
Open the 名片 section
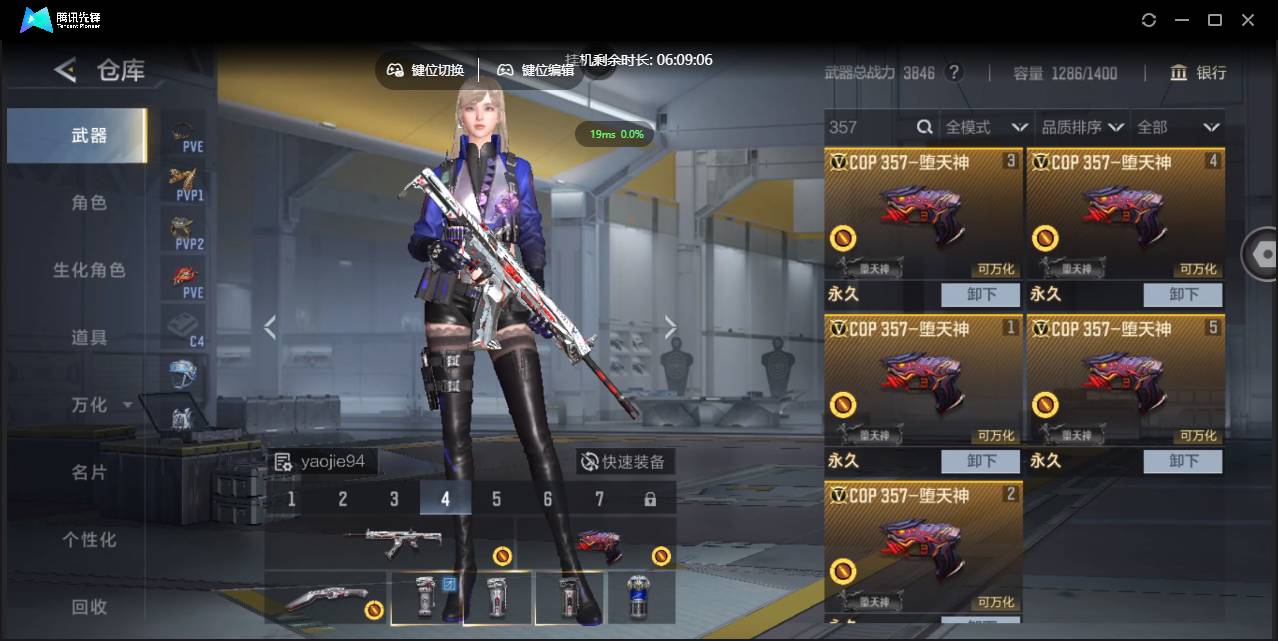[88, 472]
